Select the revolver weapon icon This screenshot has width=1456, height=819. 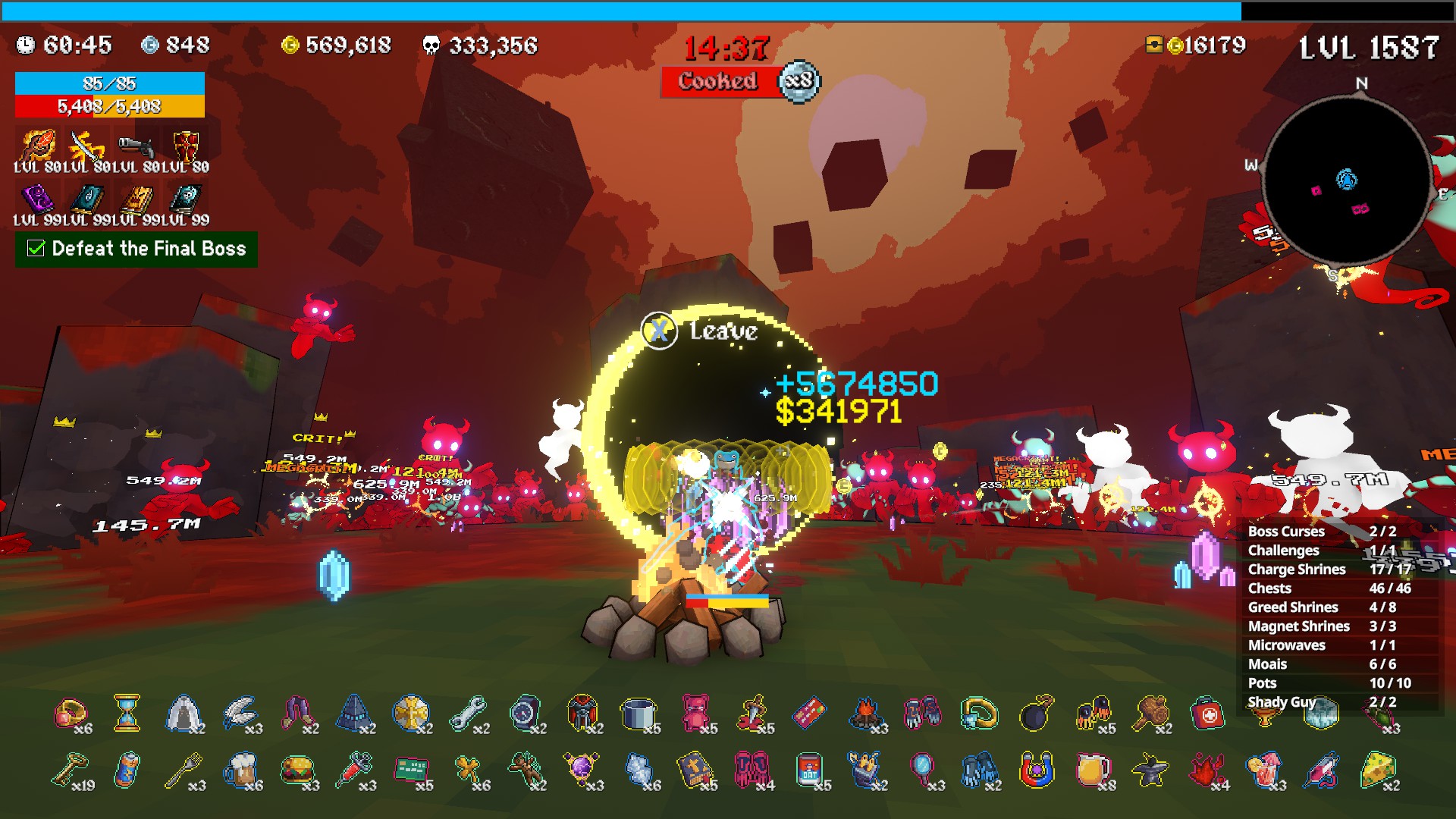[136, 146]
